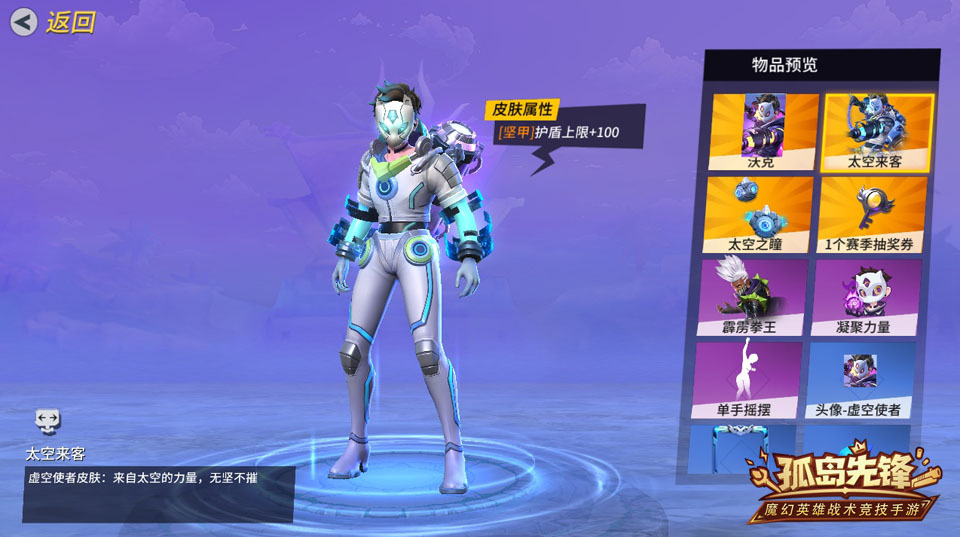Choose the 太空来客 skin tile
Screen dimensions: 960x537
point(876,131)
